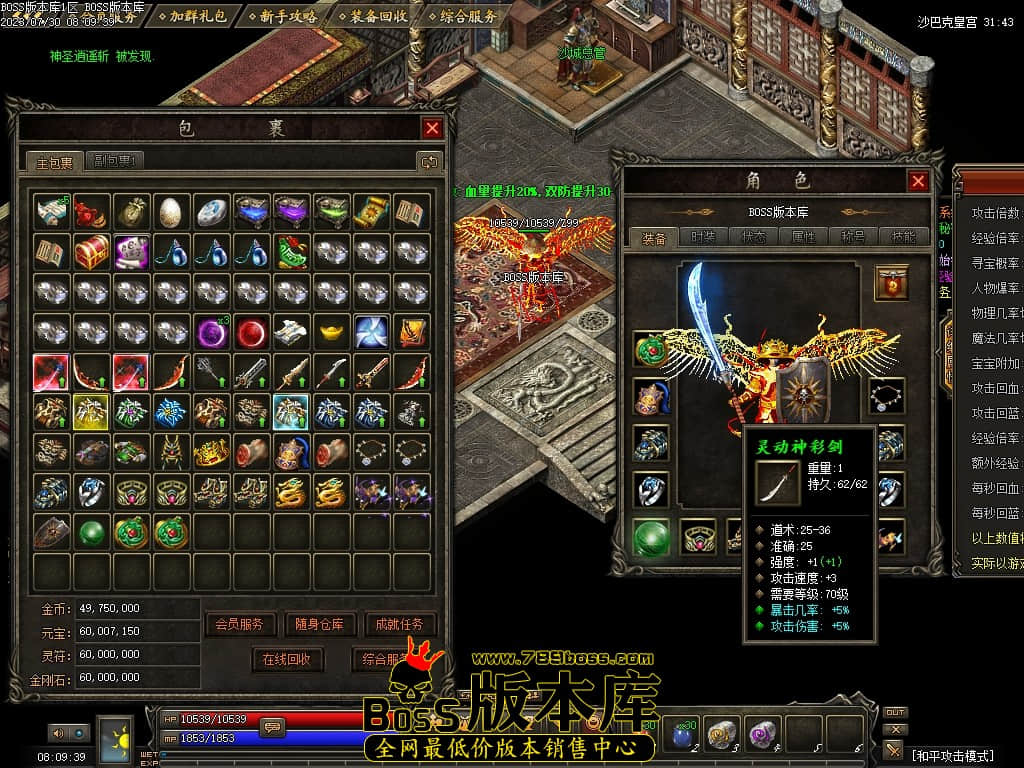The image size is (1024, 768).
Task: Click the sort button in the bag
Action: tap(430, 161)
